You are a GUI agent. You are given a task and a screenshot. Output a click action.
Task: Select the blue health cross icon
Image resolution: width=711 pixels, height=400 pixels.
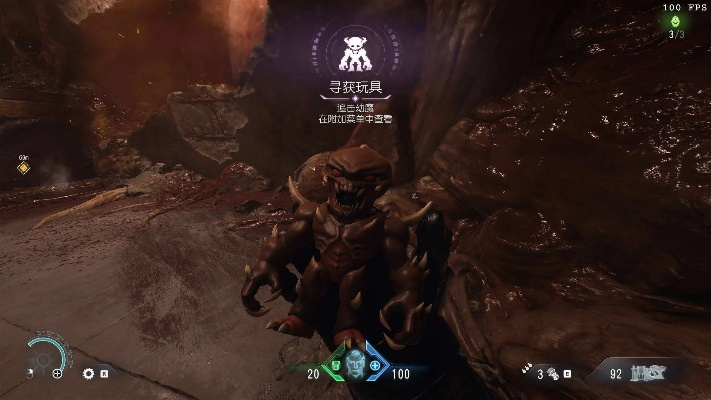pyautogui.click(x=374, y=367)
